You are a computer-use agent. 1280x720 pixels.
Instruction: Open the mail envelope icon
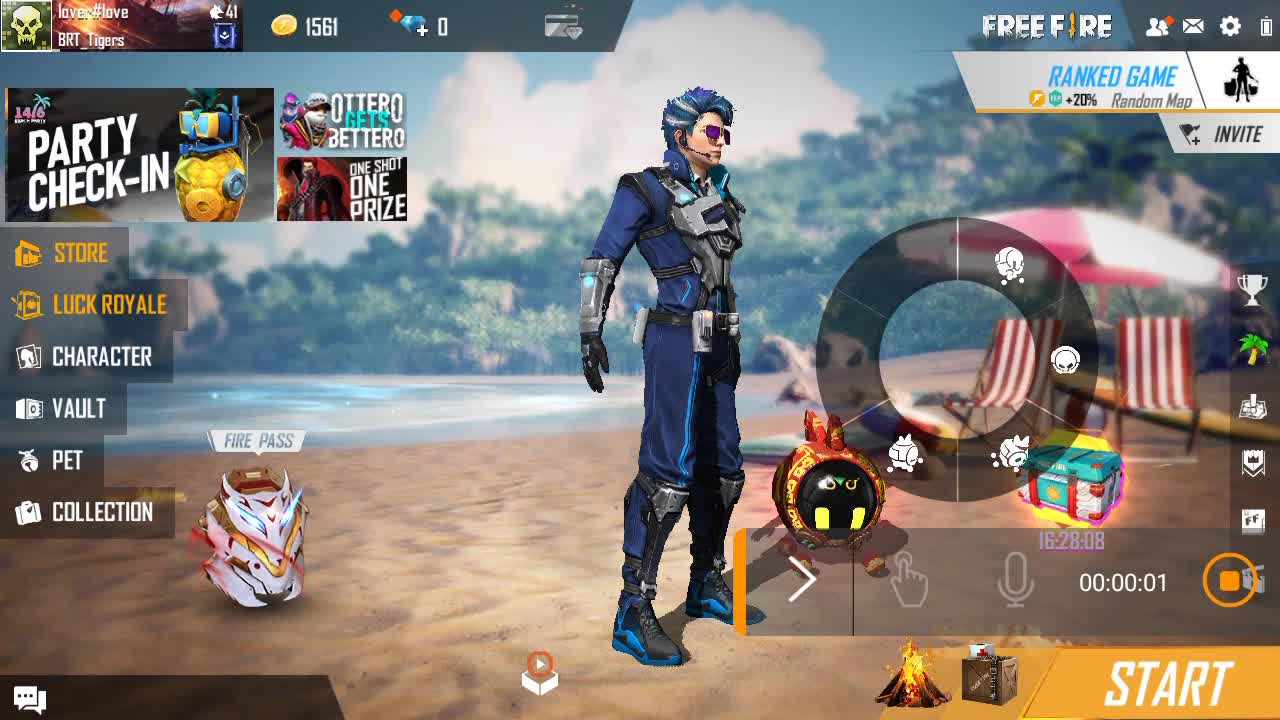coord(1193,27)
